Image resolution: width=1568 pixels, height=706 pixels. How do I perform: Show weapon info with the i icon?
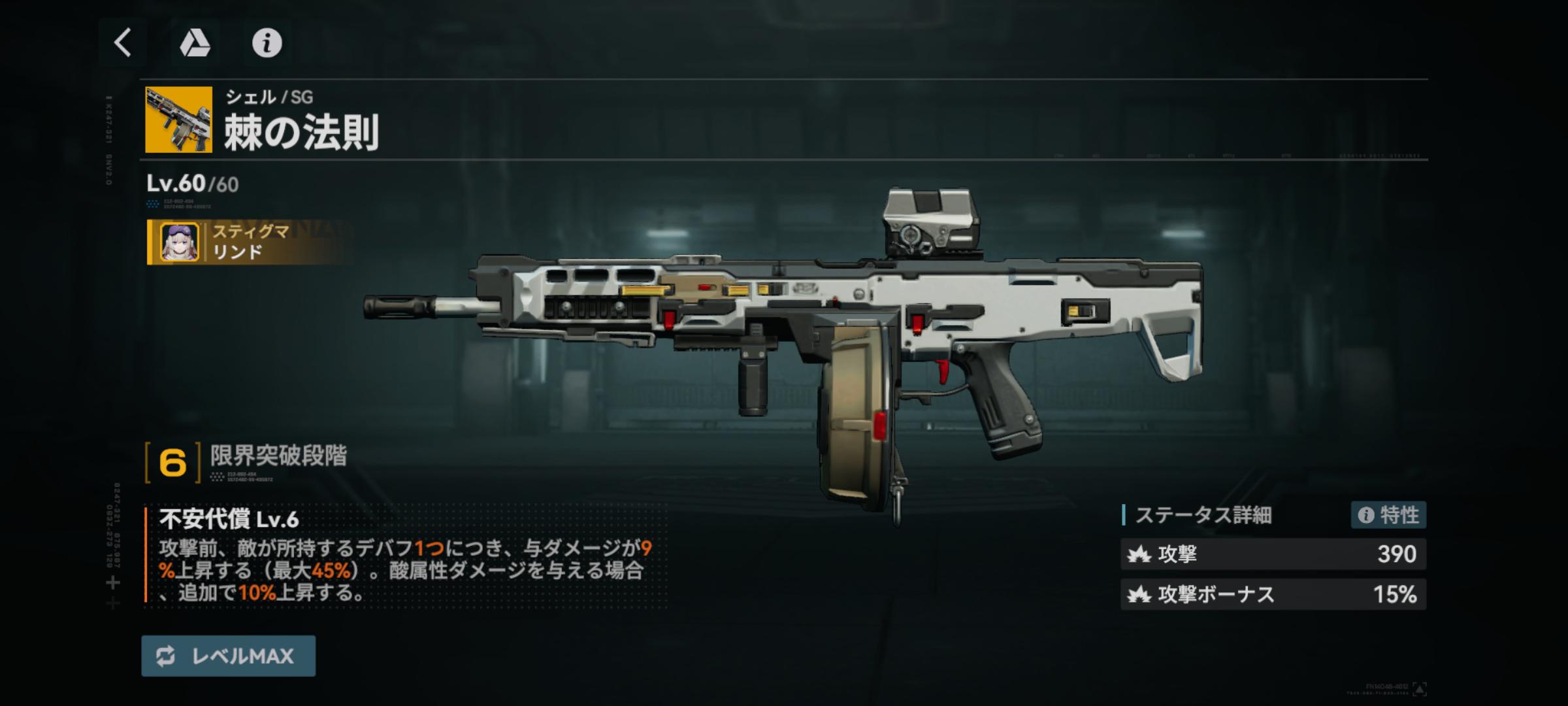[x=267, y=43]
